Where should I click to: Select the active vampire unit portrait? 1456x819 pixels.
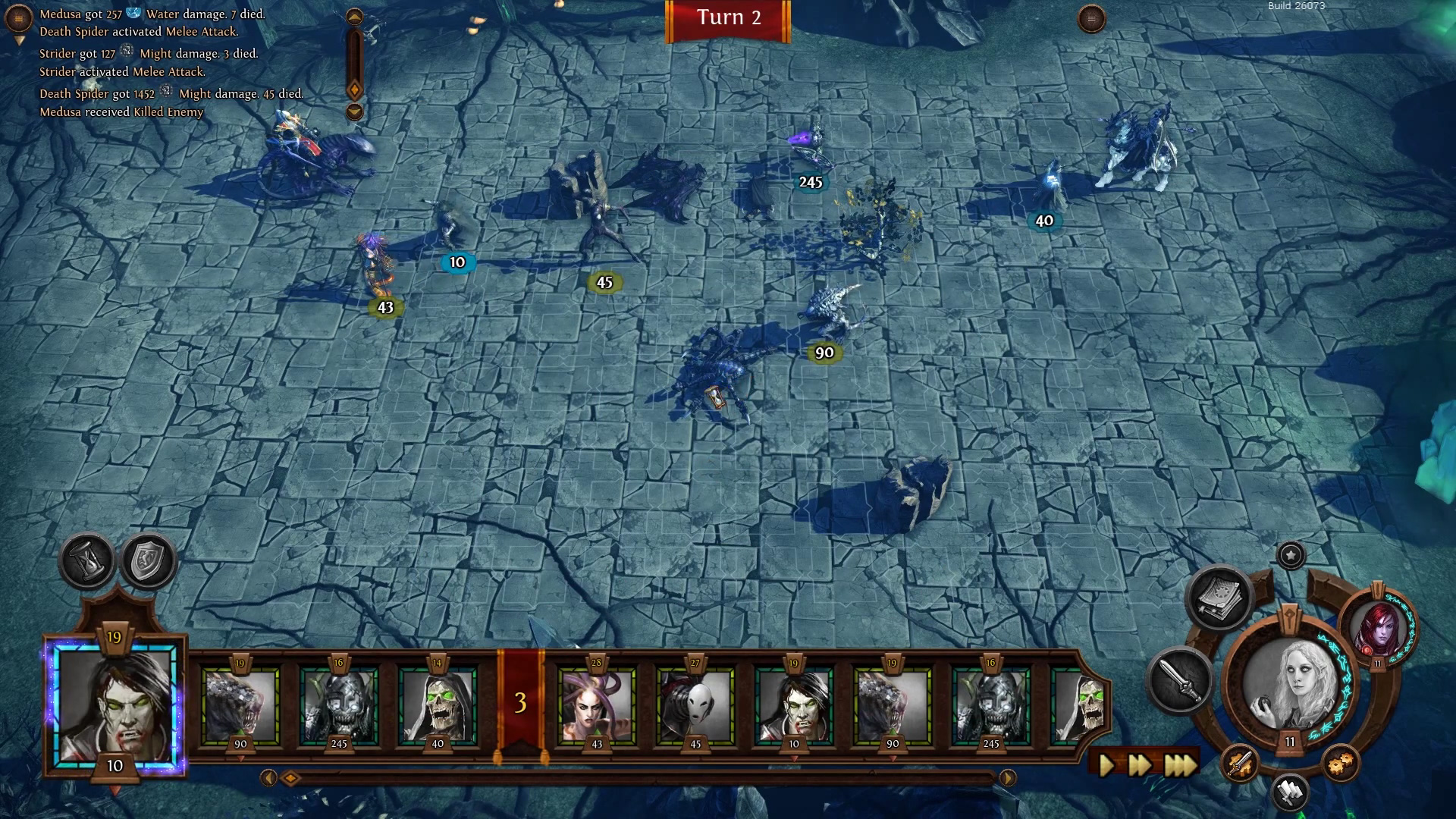click(x=115, y=703)
